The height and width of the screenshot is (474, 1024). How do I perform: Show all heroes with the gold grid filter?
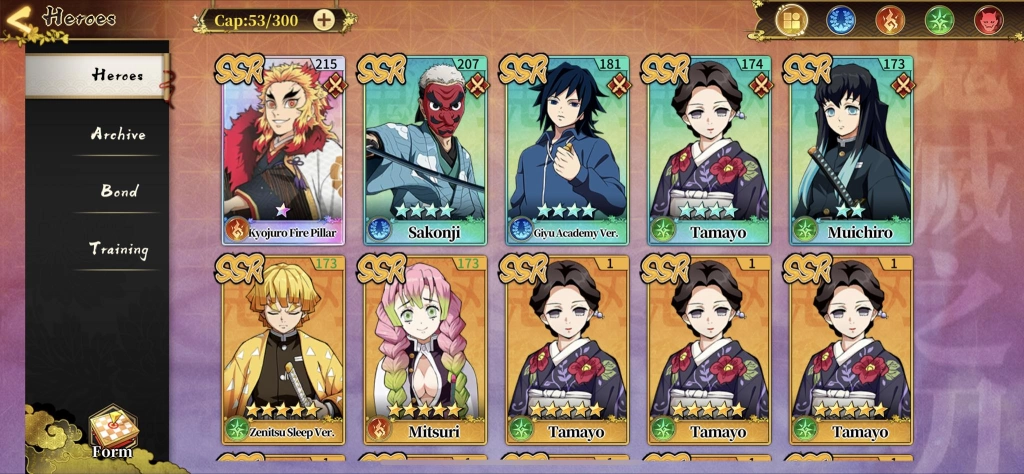pyautogui.click(x=792, y=20)
